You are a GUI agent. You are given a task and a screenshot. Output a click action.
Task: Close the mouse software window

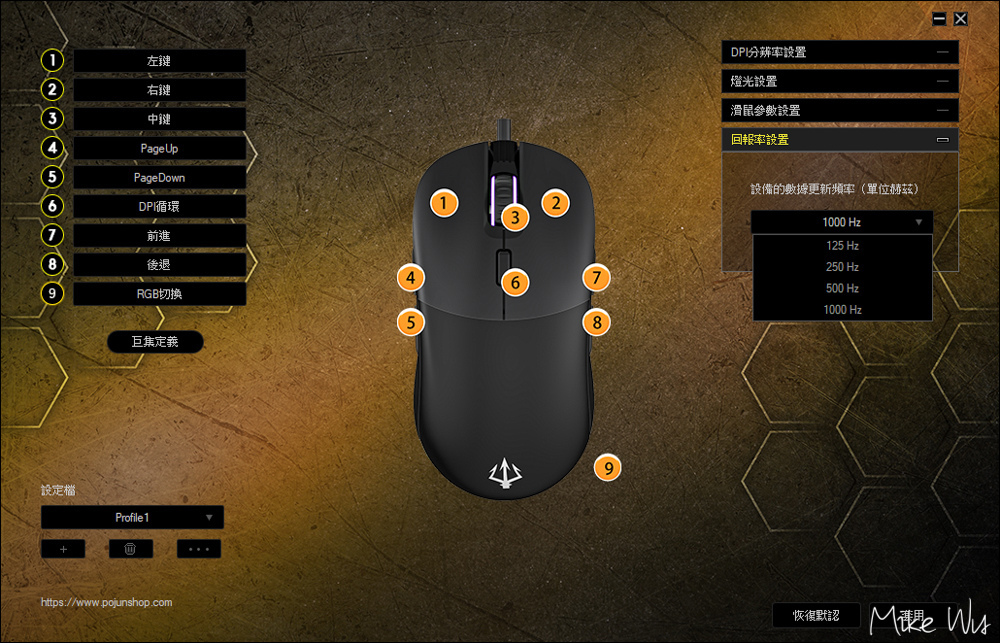[961, 18]
